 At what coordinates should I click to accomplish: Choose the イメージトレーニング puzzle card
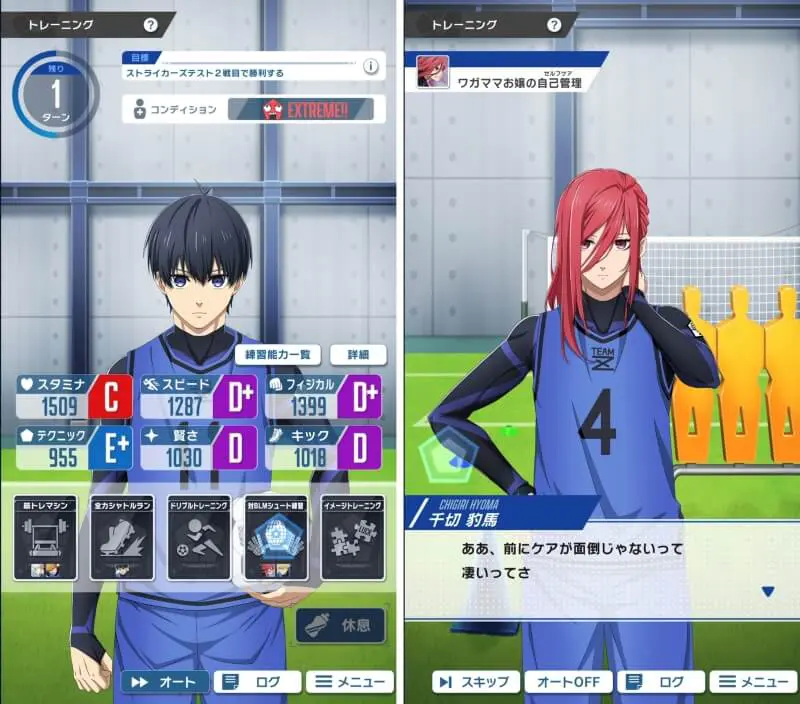(x=352, y=538)
